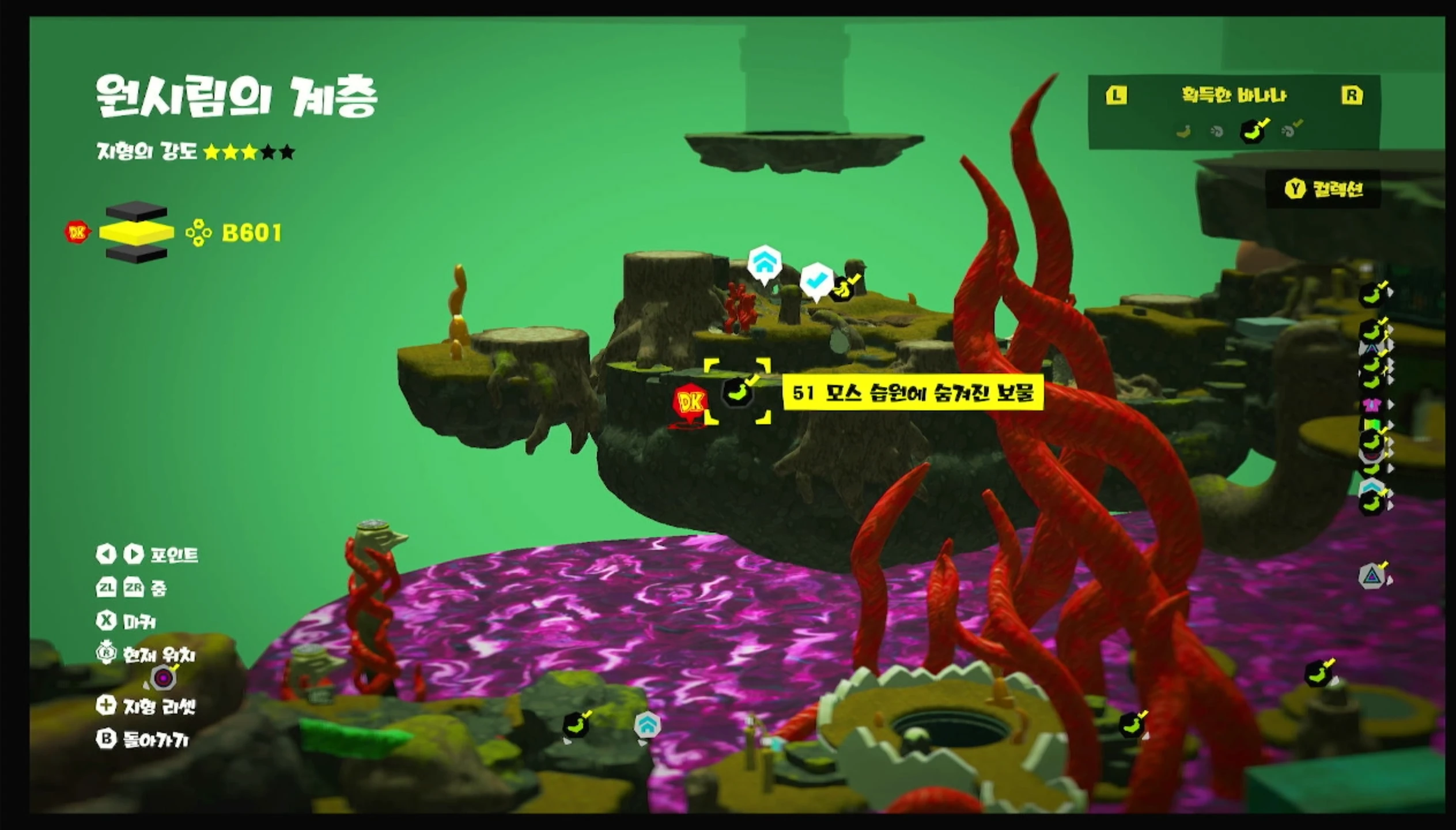Image resolution: width=1456 pixels, height=830 pixels.
Task: Pick the banana marker beside the blue checkmark bubble
Action: point(844,288)
